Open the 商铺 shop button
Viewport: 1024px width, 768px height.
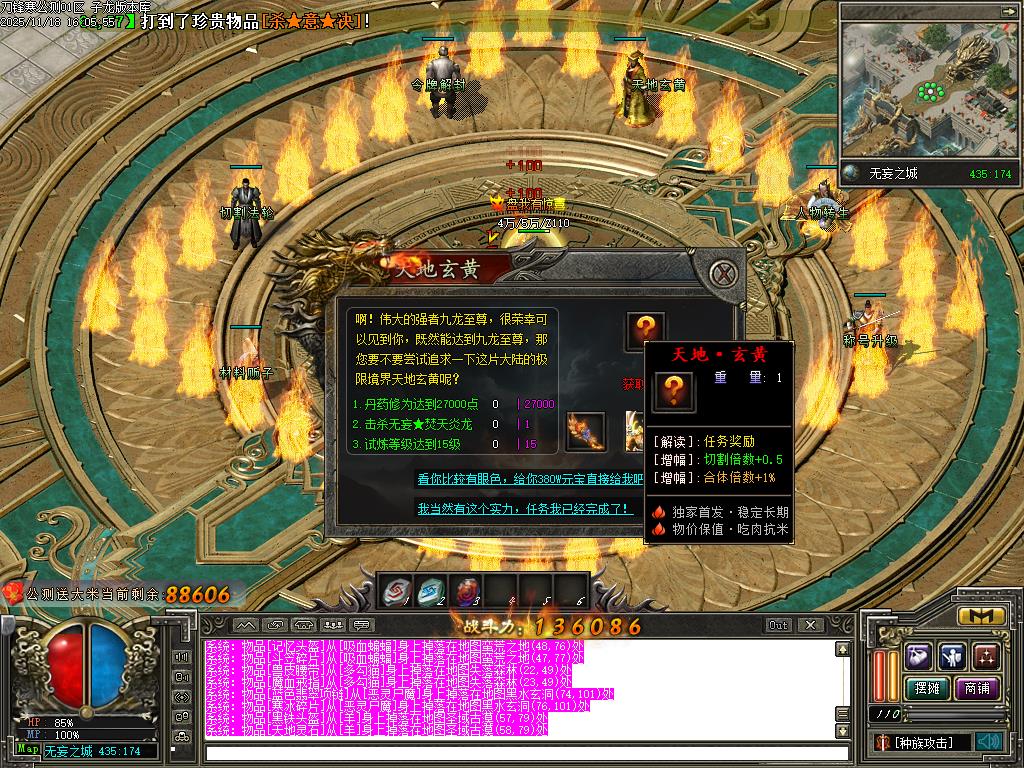[x=977, y=688]
